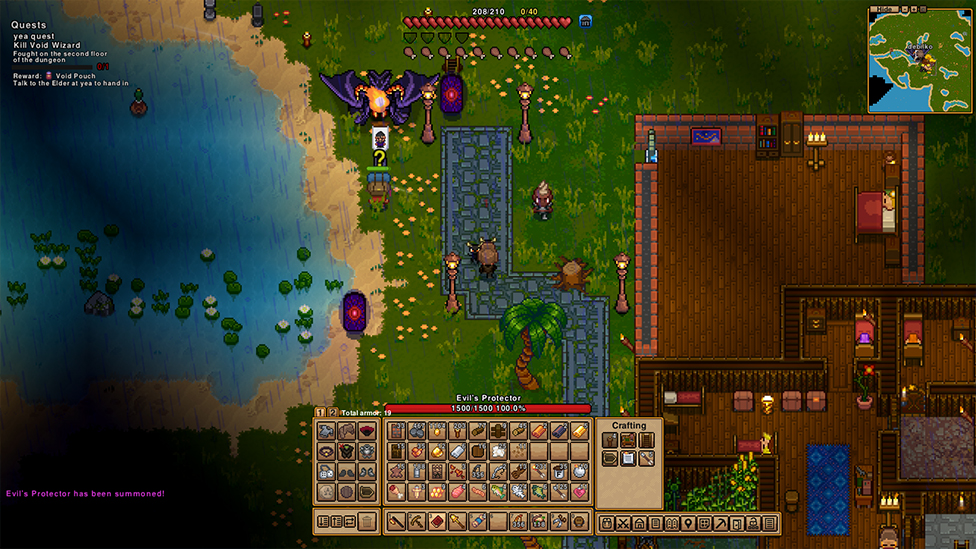
Task: Select the pink heart item in inventory
Action: 579,491
